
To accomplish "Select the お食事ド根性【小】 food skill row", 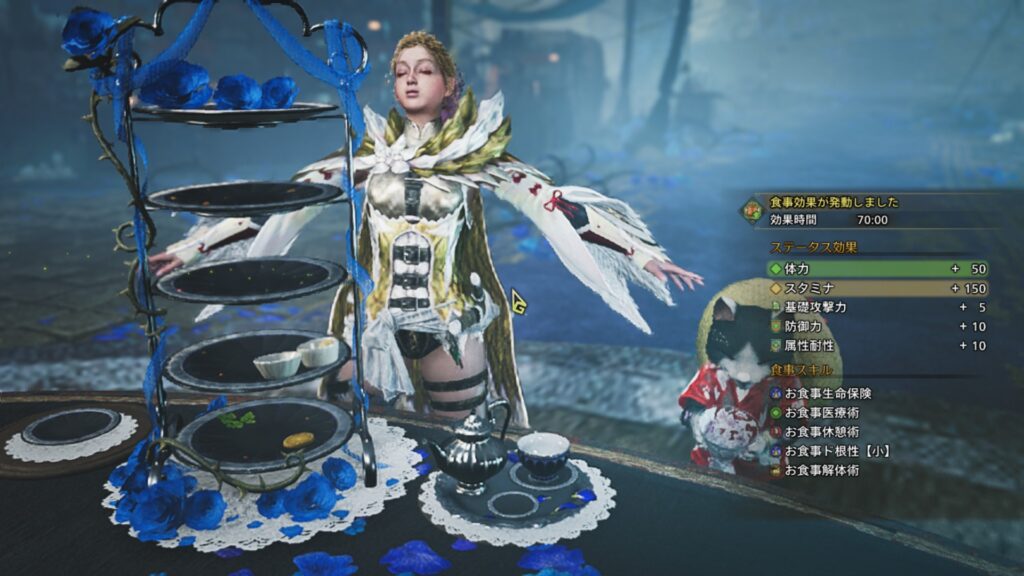I will (x=834, y=451).
